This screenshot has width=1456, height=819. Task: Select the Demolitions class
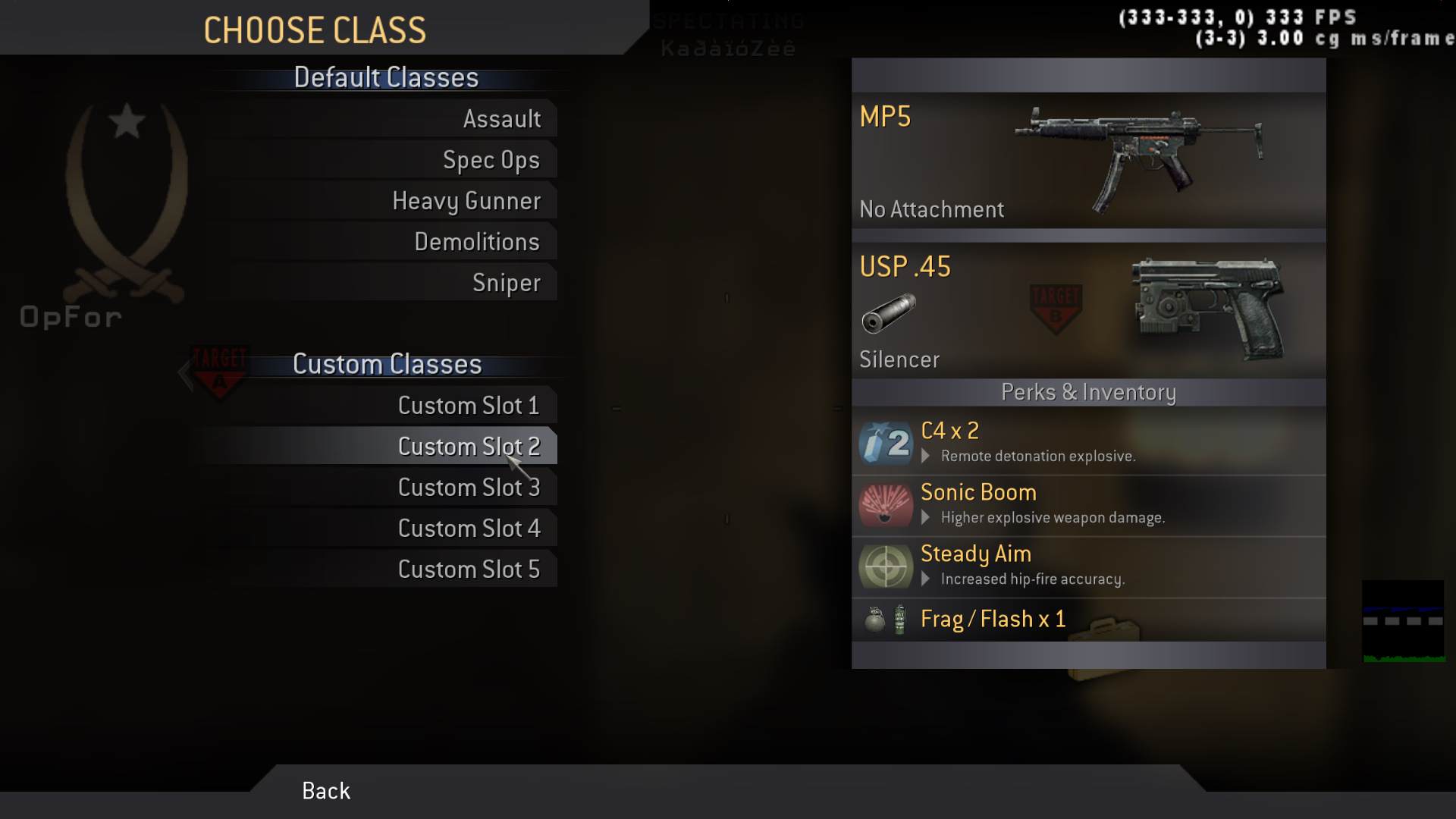pos(476,242)
